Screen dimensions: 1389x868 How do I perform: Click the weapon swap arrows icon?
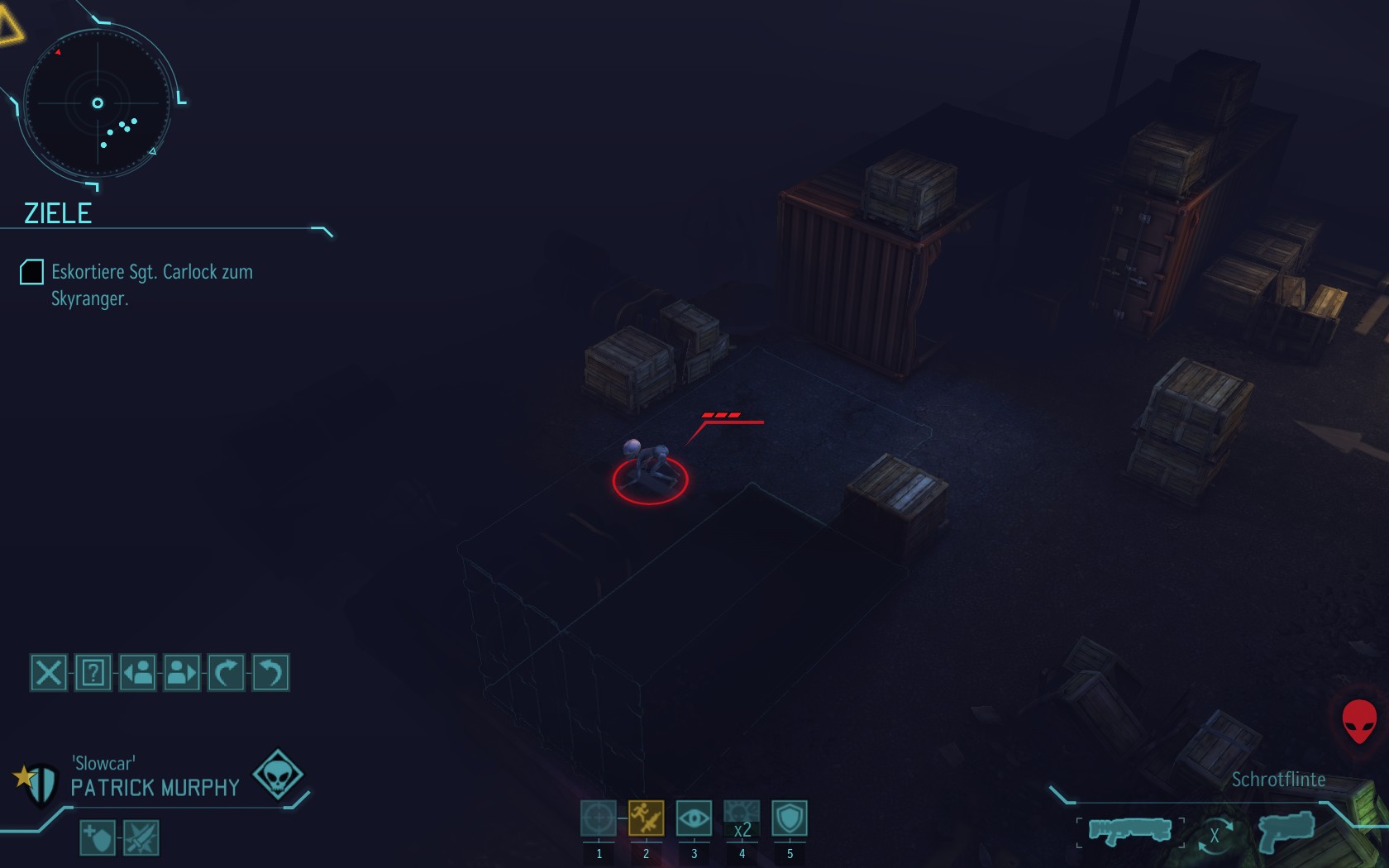[1215, 835]
